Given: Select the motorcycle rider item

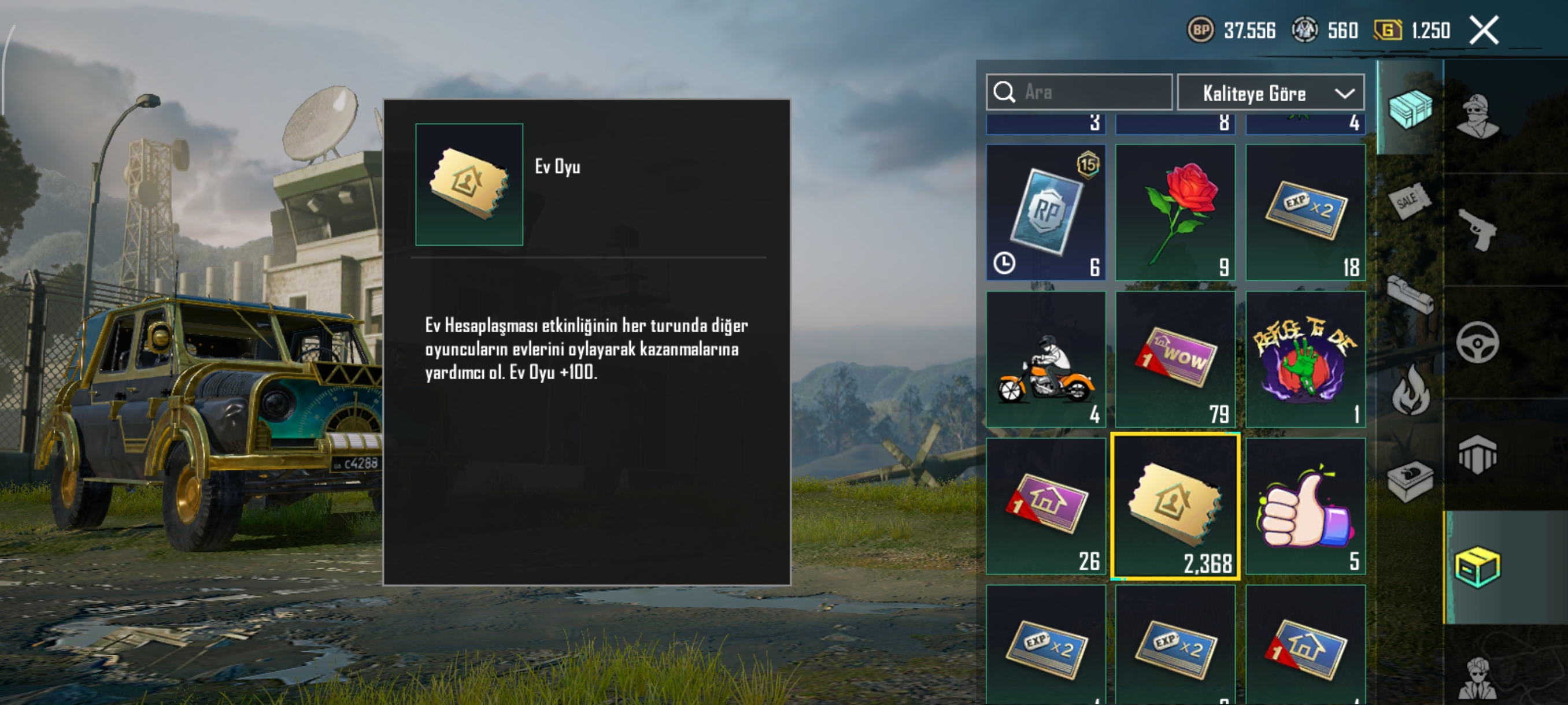Looking at the screenshot, I should pyautogui.click(x=1046, y=359).
